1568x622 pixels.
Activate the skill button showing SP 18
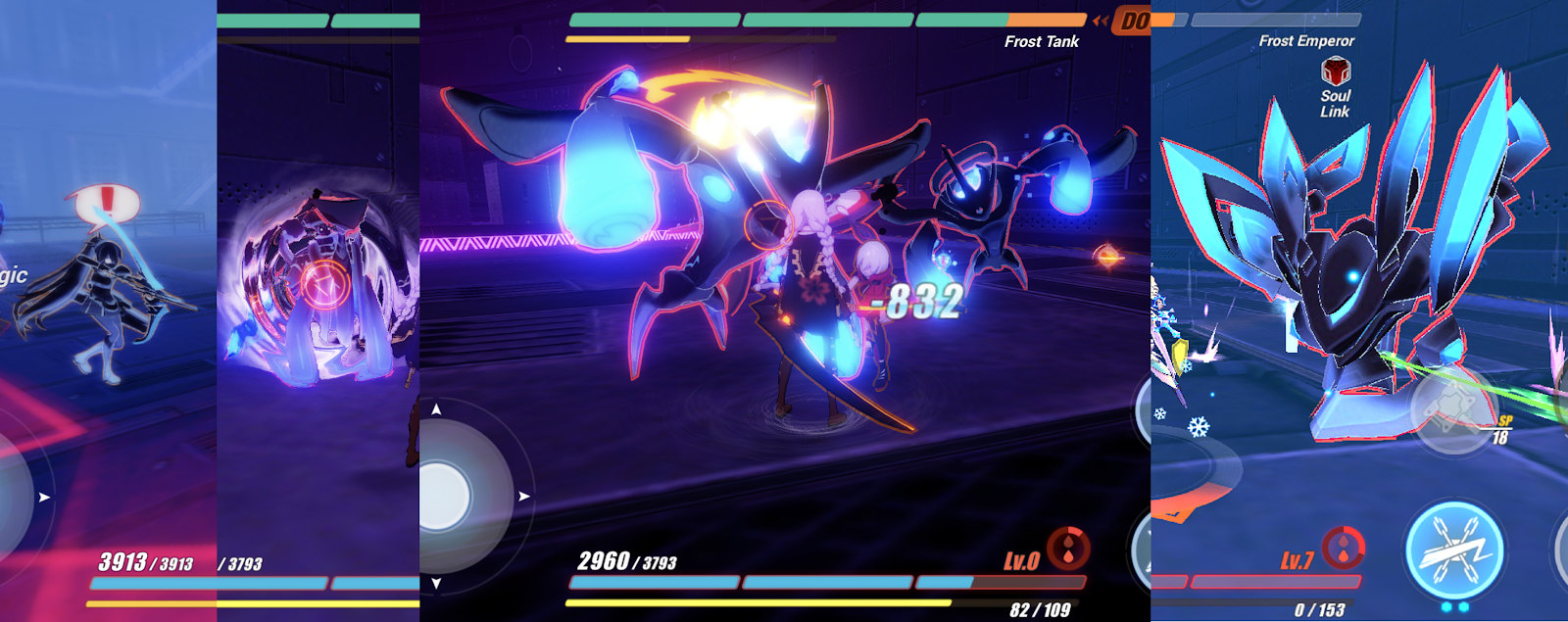[x=1454, y=410]
